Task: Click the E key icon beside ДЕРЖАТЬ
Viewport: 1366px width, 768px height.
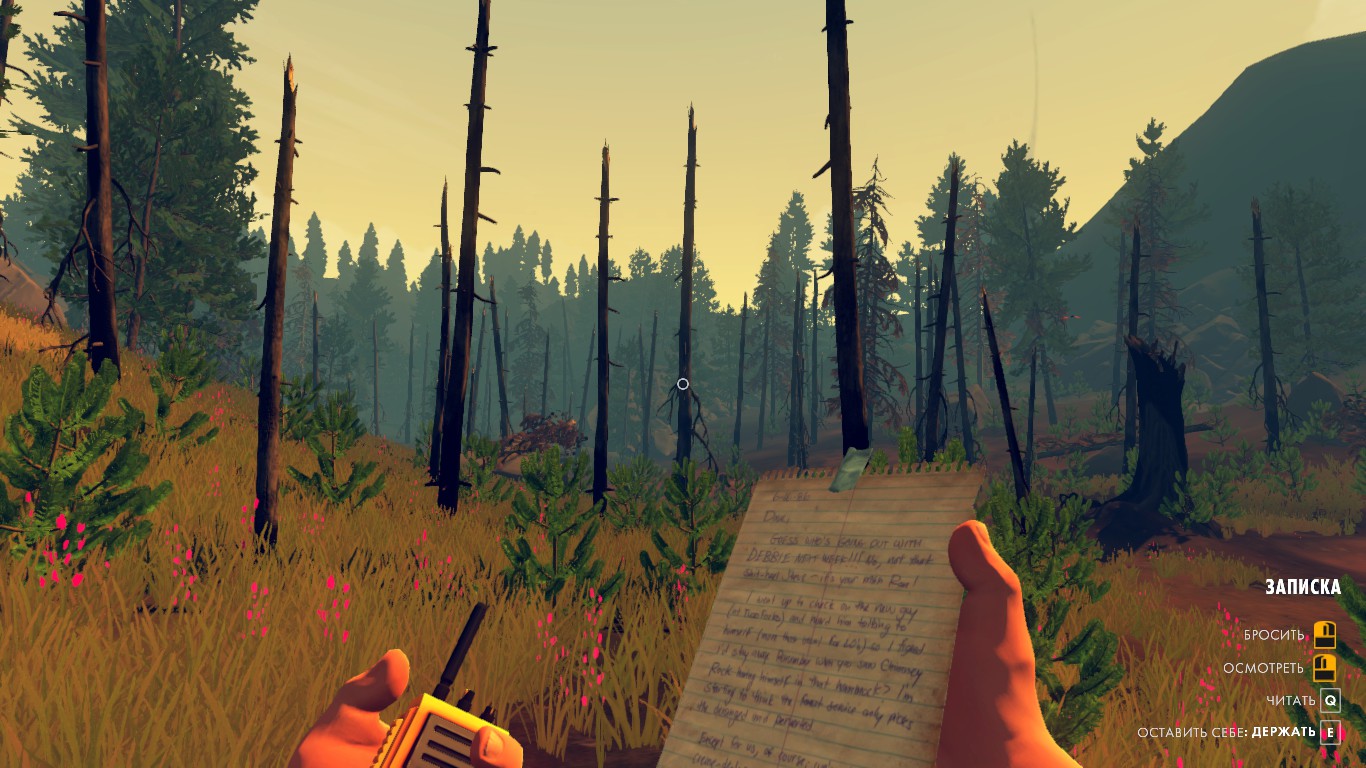Action: 1329,731
